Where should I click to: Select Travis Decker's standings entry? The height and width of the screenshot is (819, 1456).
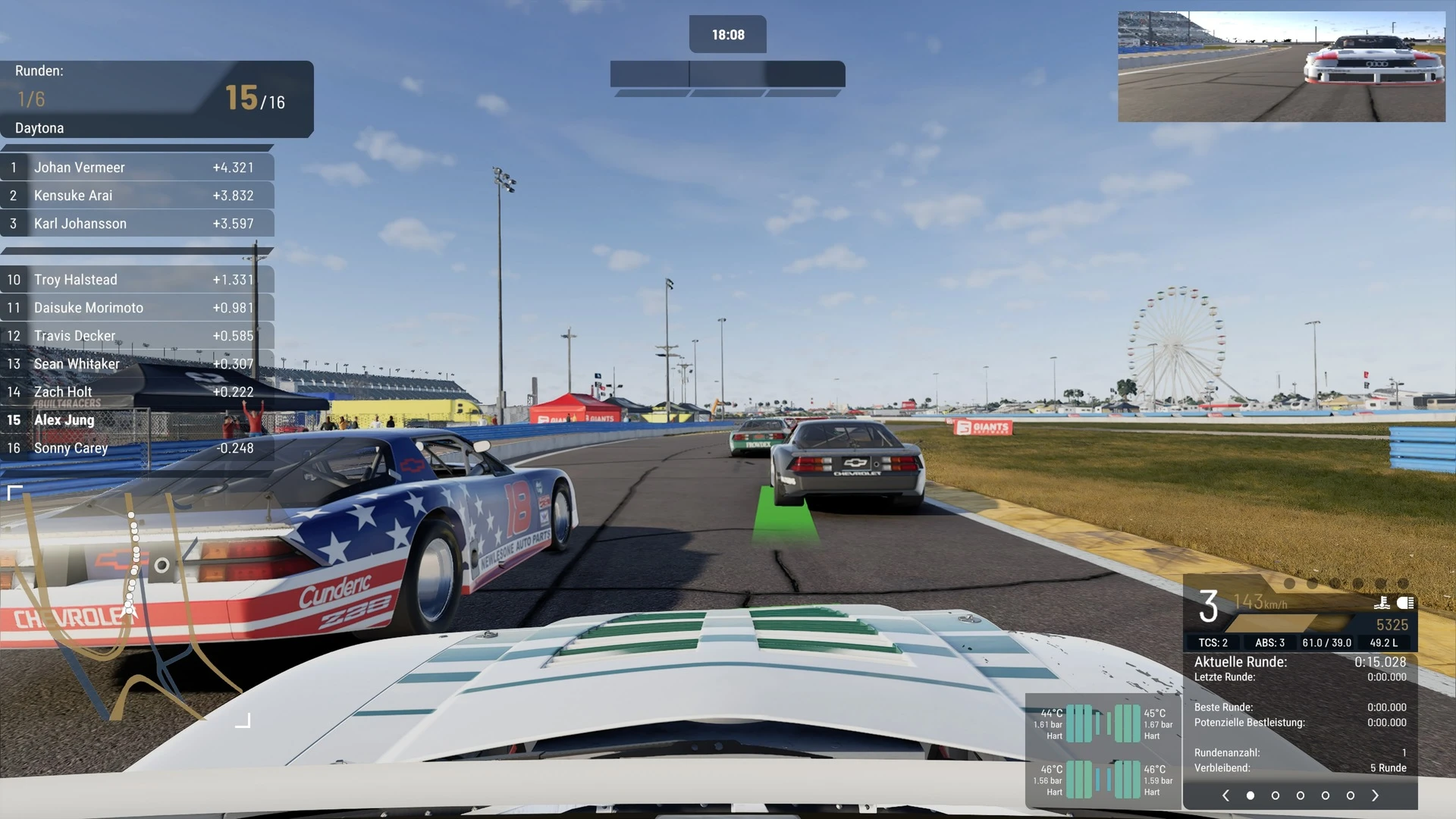(136, 336)
